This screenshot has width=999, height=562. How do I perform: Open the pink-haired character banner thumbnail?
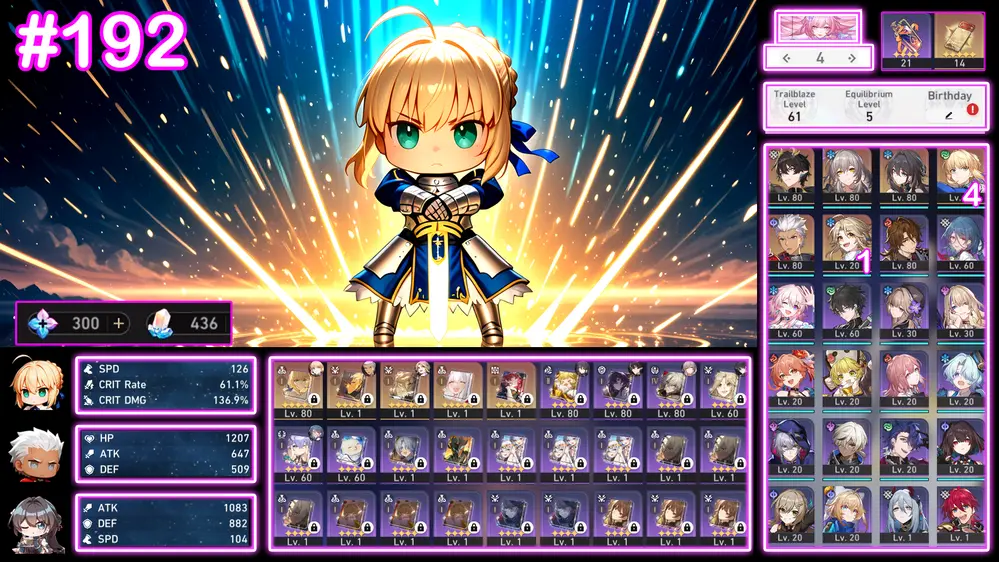point(818,26)
